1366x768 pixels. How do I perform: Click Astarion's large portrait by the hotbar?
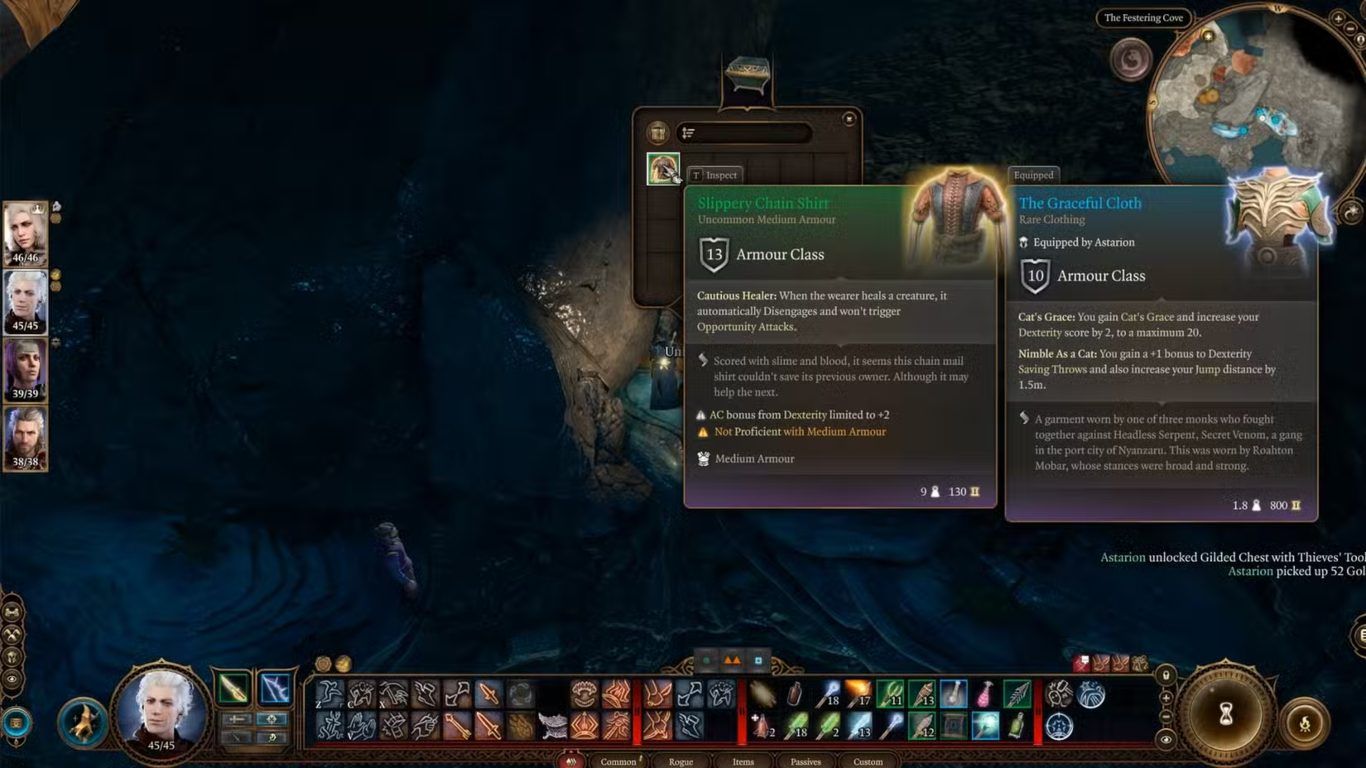click(x=161, y=711)
